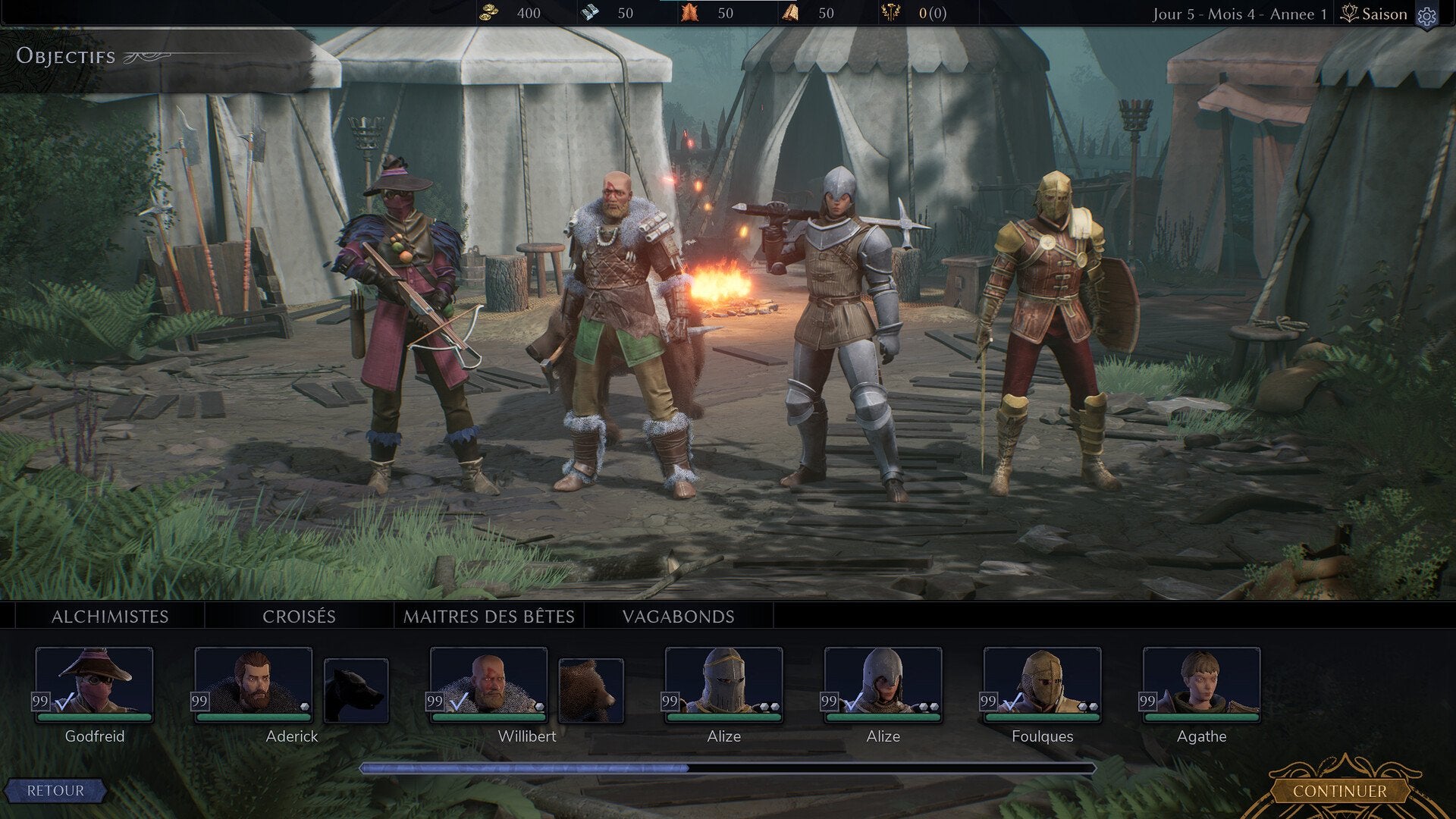1456x819 pixels.
Task: Click the animal hides resource icon
Action: click(x=691, y=13)
